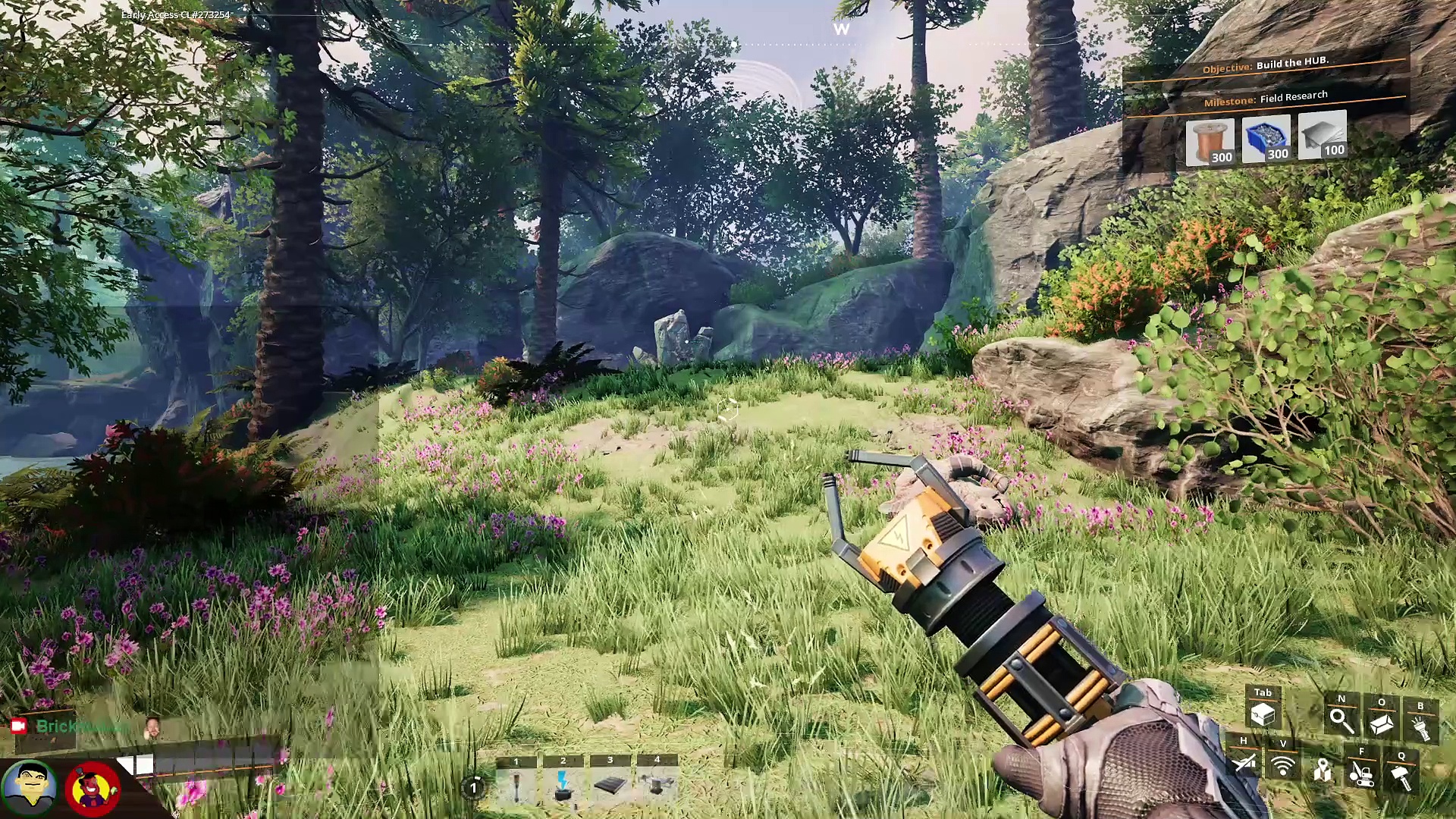The image size is (1456, 819).
Task: Open the magnifying glass search icon
Action: [x=1341, y=720]
